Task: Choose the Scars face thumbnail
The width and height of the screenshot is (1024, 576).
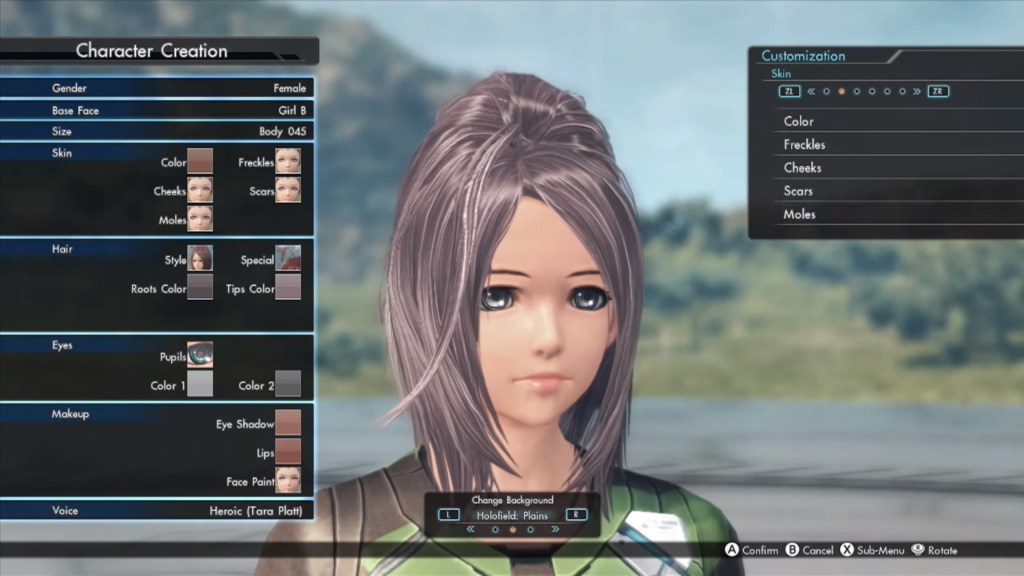Action: [288, 190]
